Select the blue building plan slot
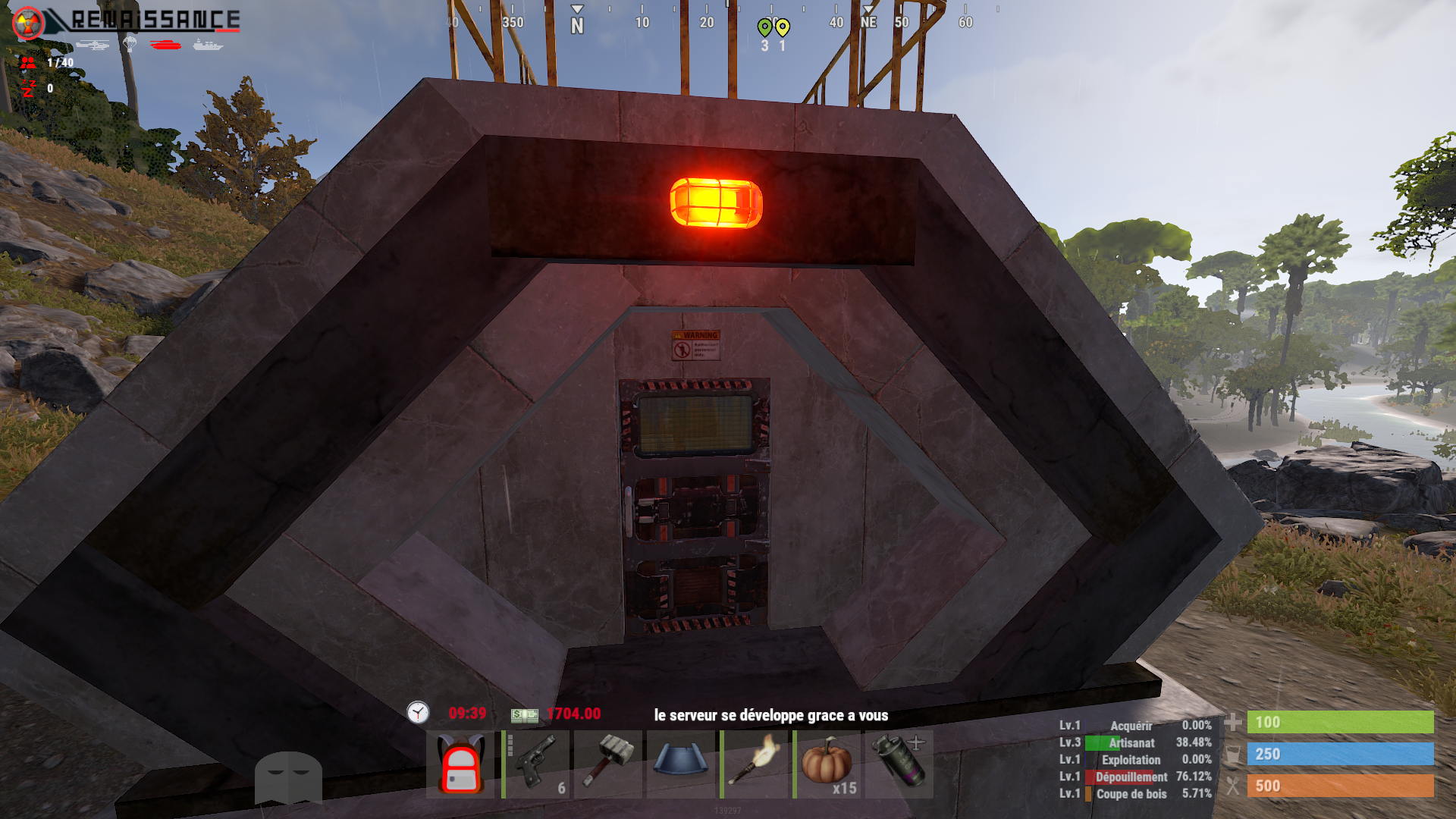Viewport: 1456px width, 819px height. (x=681, y=764)
